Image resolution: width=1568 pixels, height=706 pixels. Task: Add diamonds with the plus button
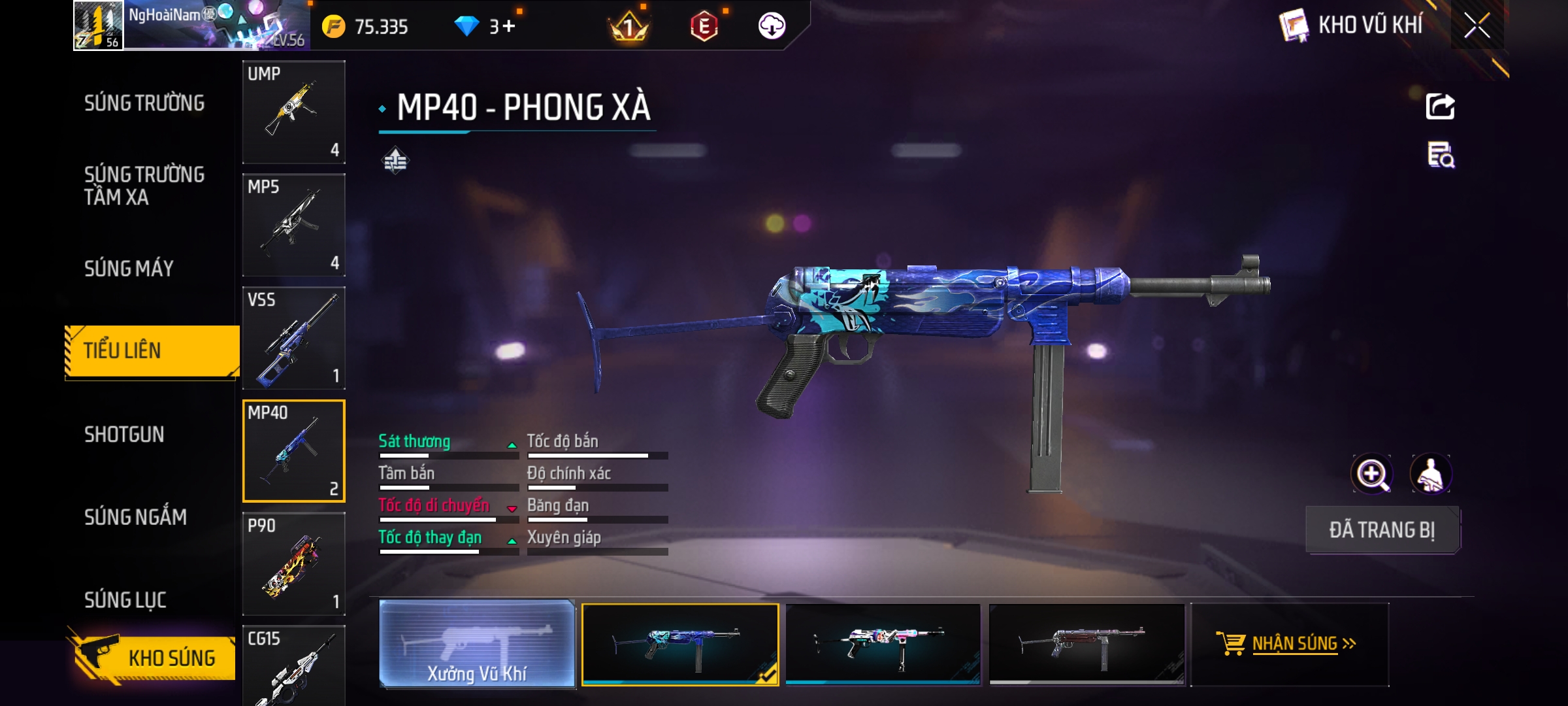point(509,26)
